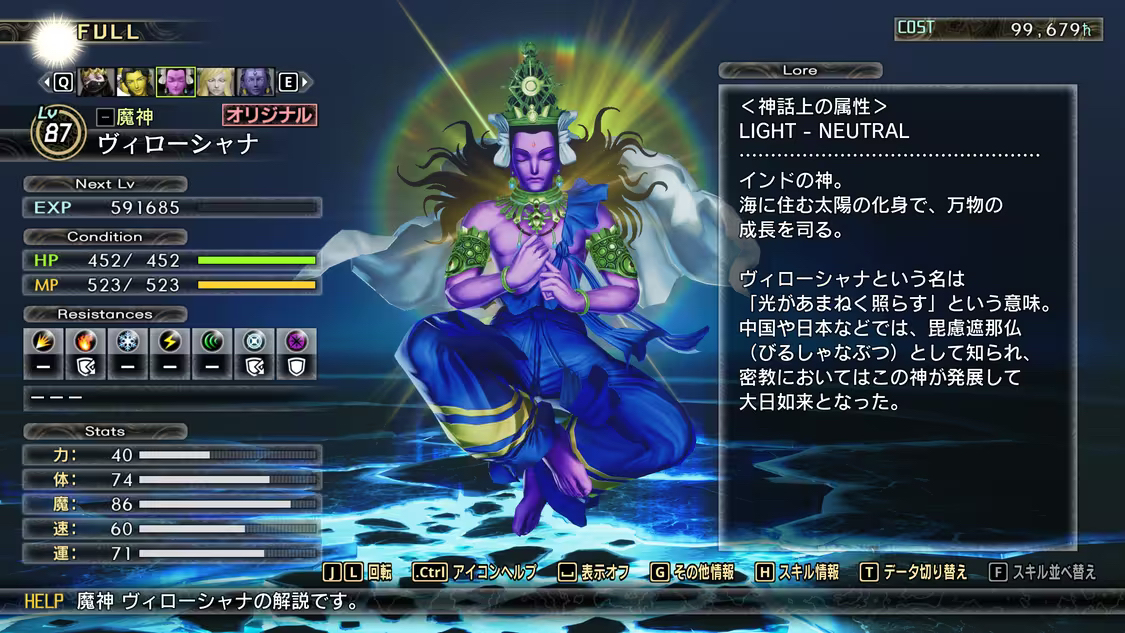Select the lightning bolt resistance icon

pyautogui.click(x=169, y=340)
